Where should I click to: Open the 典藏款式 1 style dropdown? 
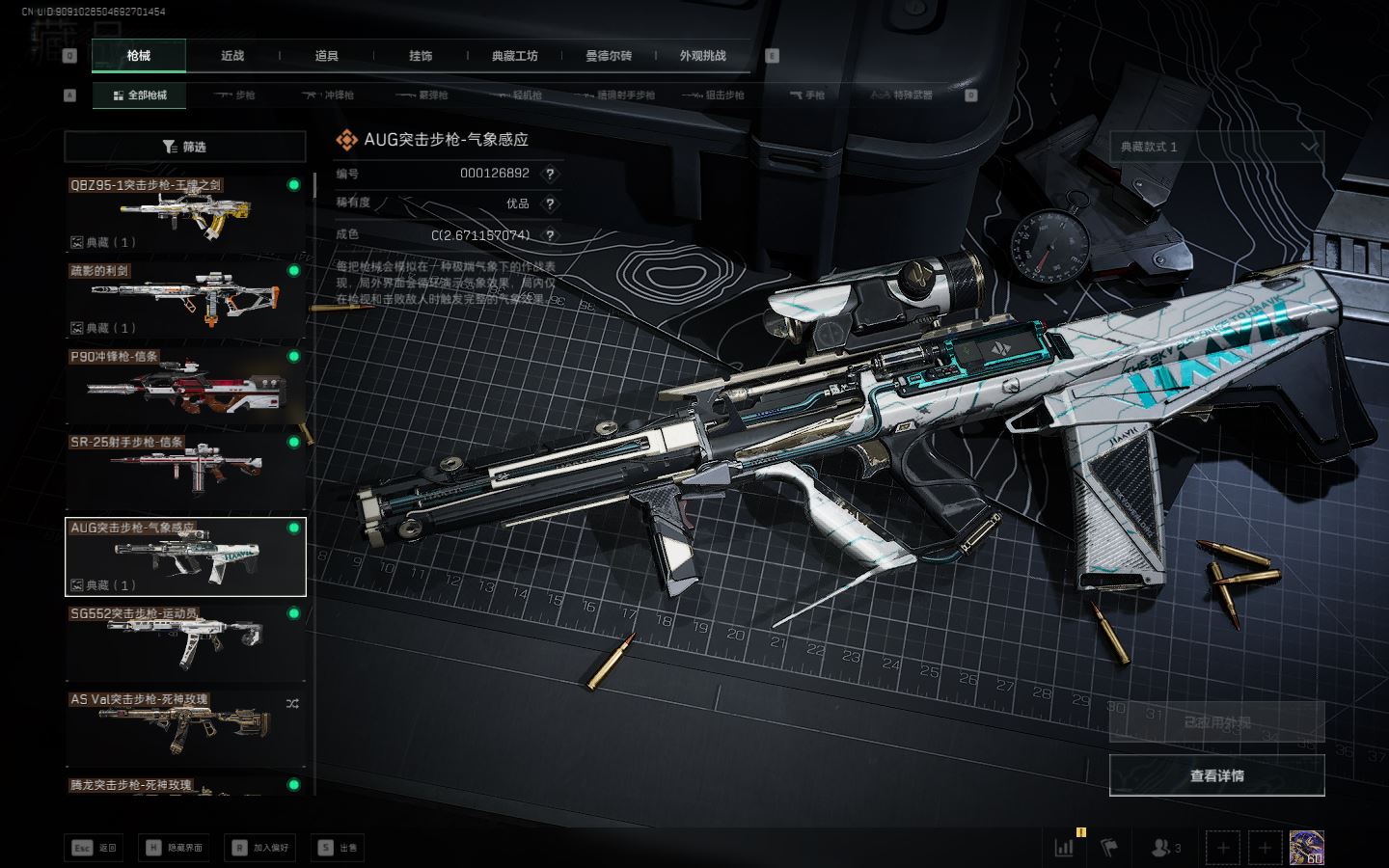tap(1216, 147)
